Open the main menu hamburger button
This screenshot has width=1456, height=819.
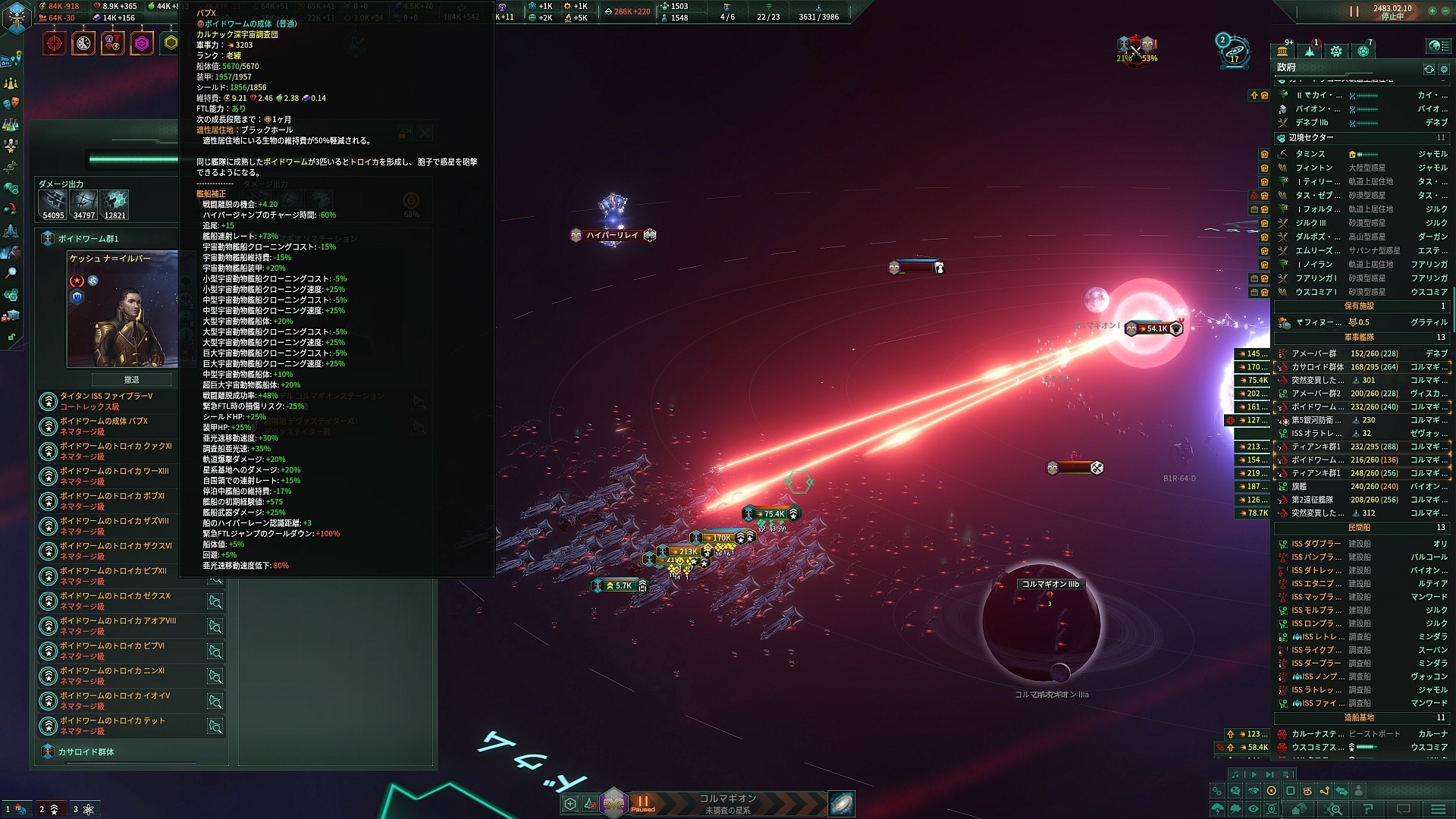coord(1438,809)
